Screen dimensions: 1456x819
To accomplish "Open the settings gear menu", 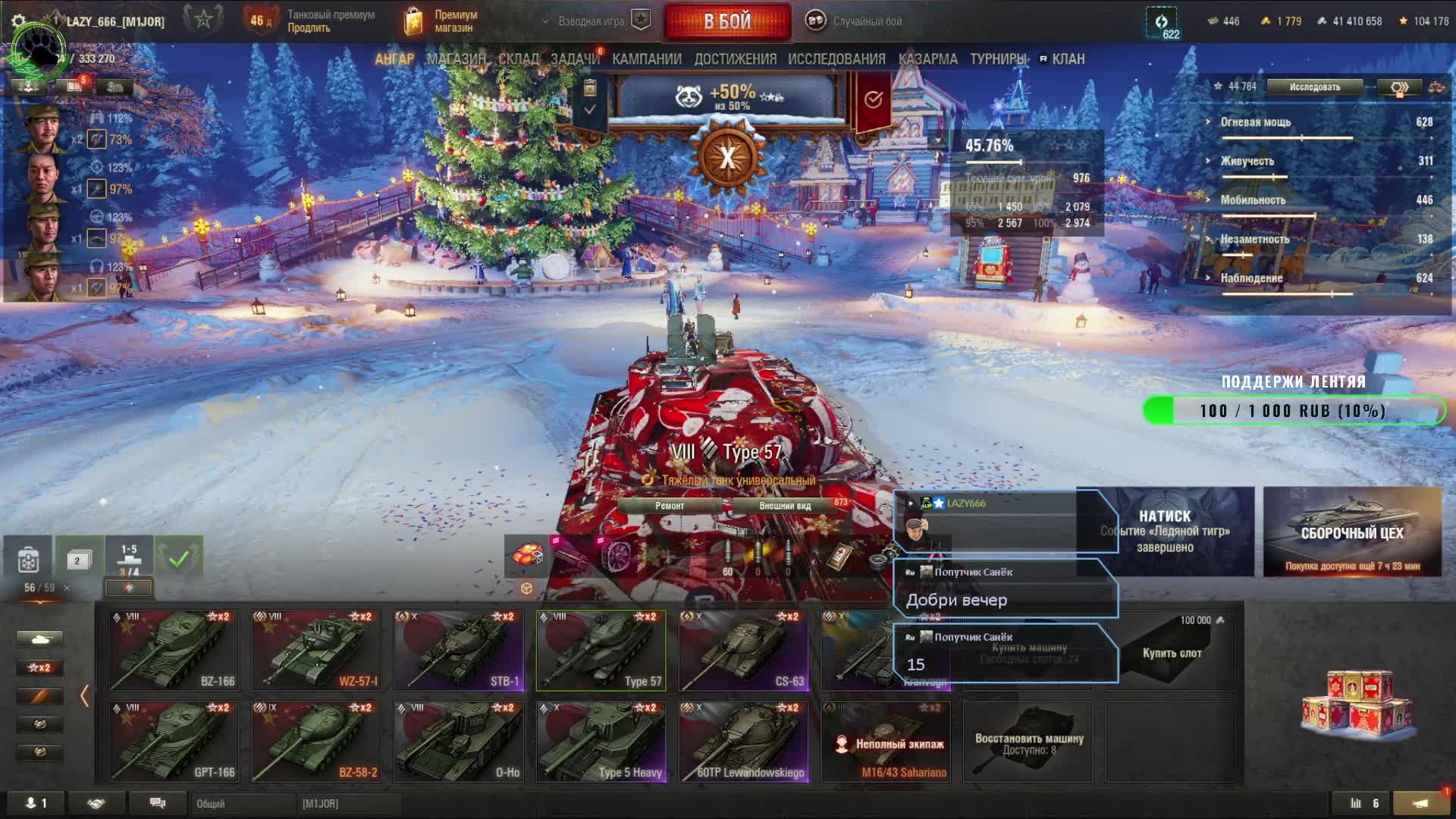I will [19, 21].
